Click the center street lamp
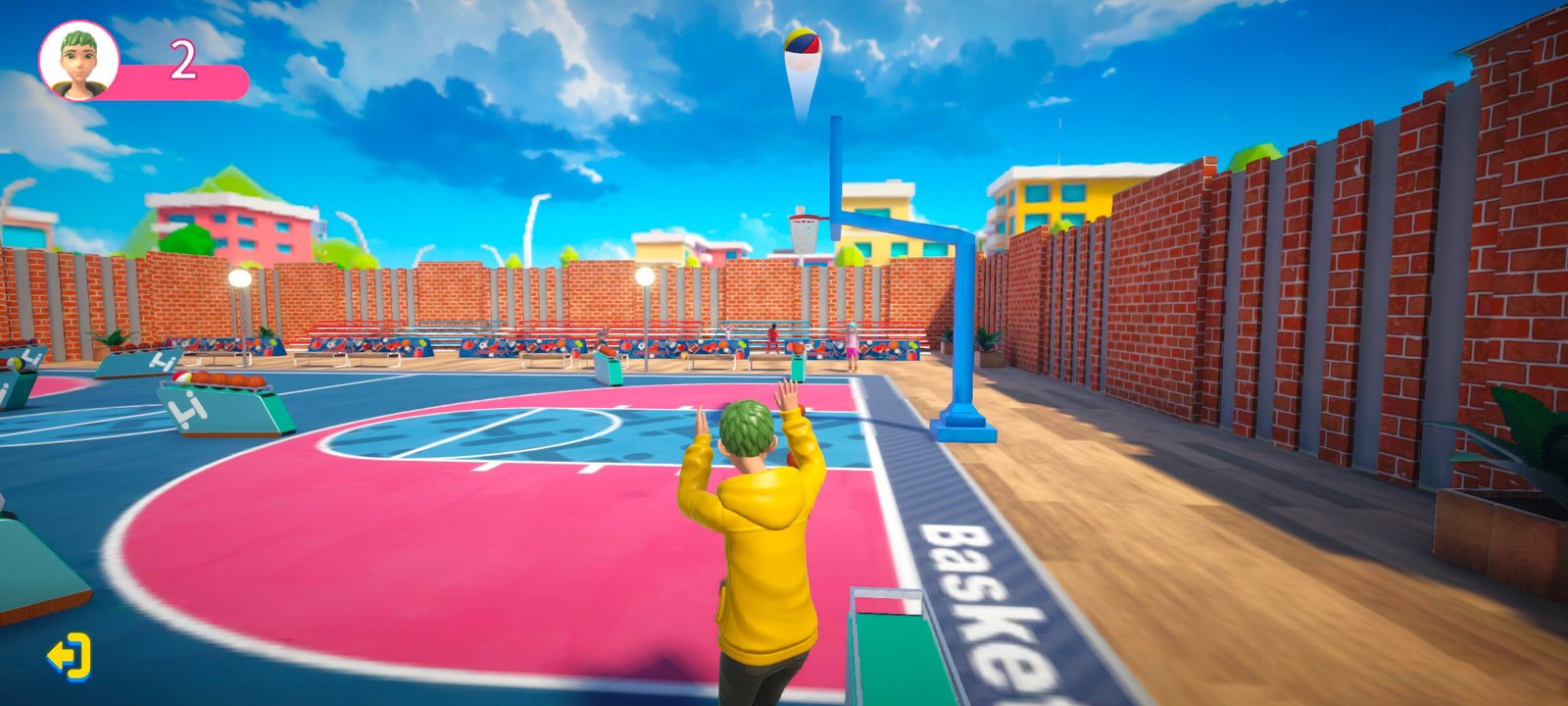 647,277
